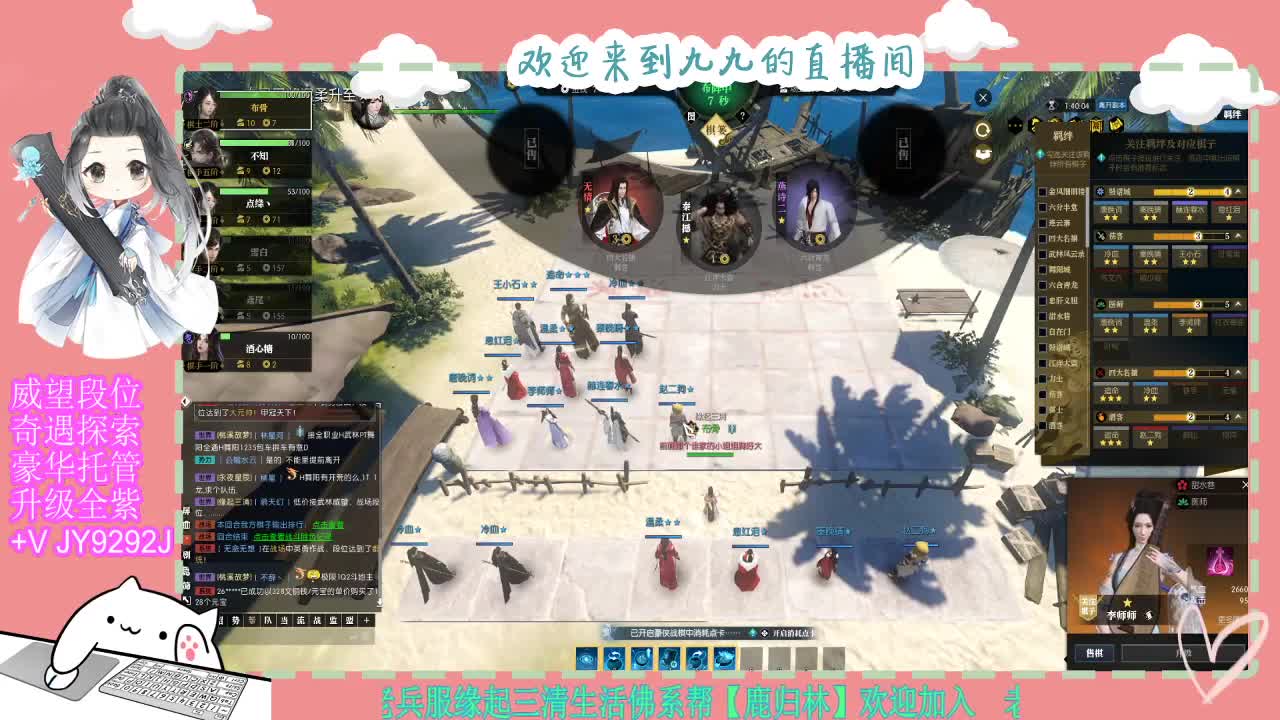Collapse the first faction group in 羁绊 panel
The width and height of the screenshot is (1280, 720).
click(x=1236, y=192)
